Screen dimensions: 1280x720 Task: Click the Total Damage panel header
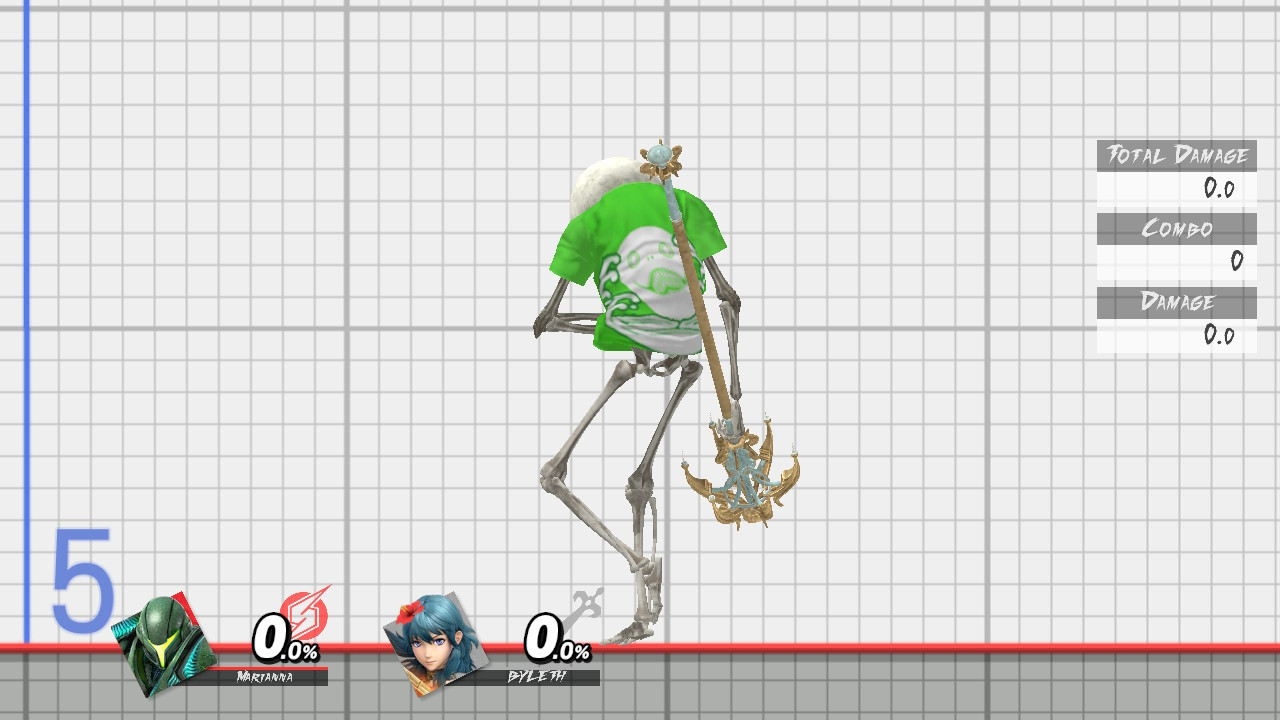(1177, 156)
